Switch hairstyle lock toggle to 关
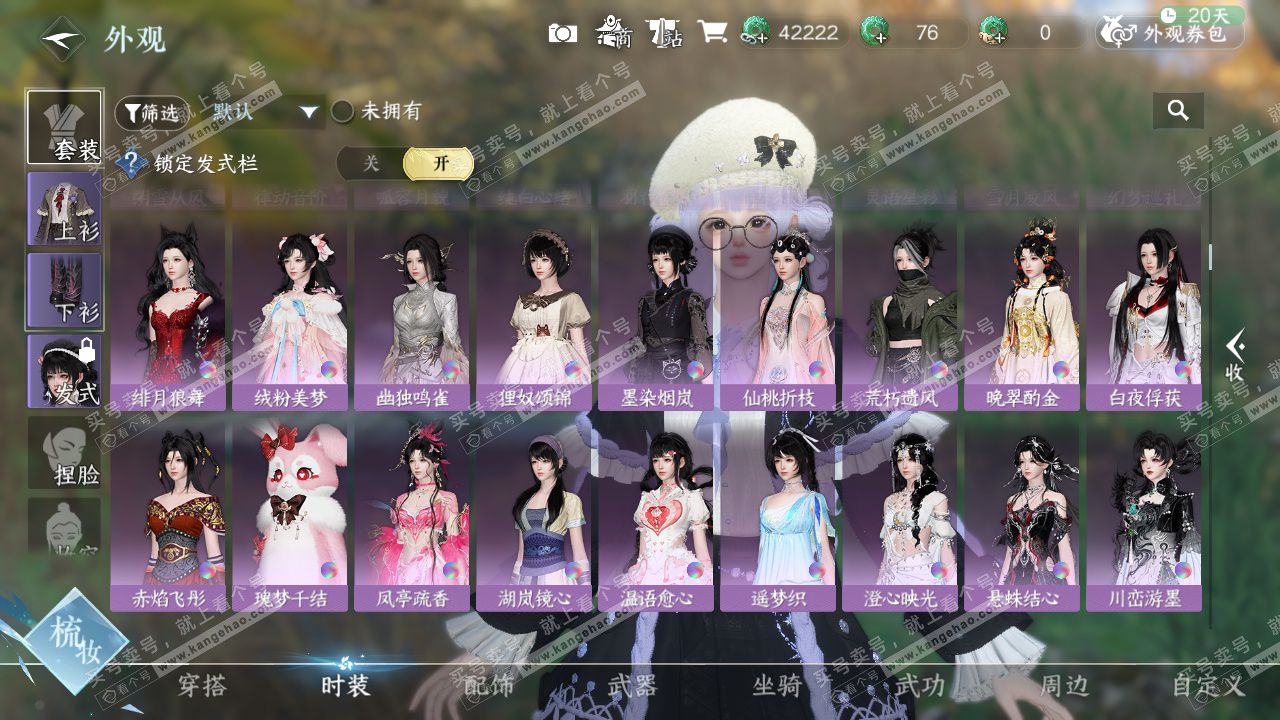 click(371, 164)
